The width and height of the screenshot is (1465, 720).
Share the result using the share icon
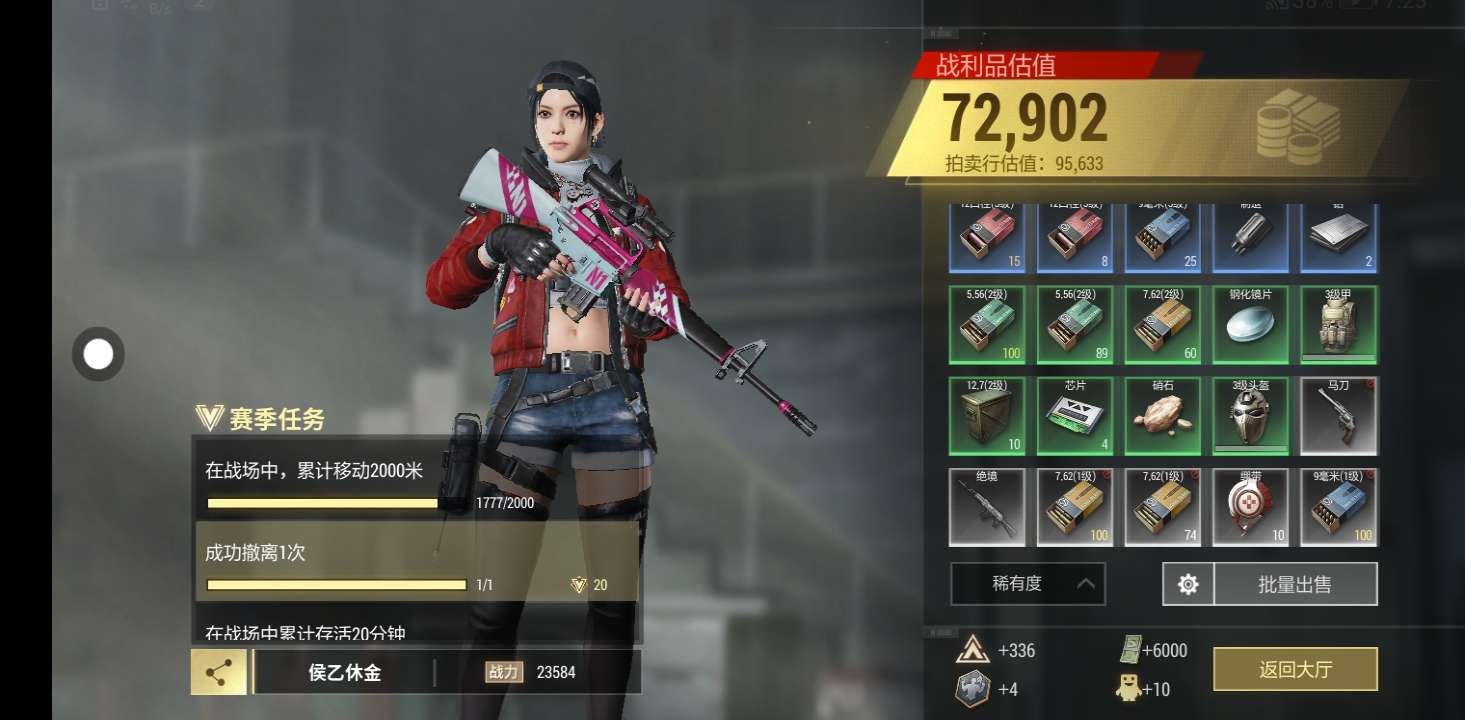[x=219, y=672]
